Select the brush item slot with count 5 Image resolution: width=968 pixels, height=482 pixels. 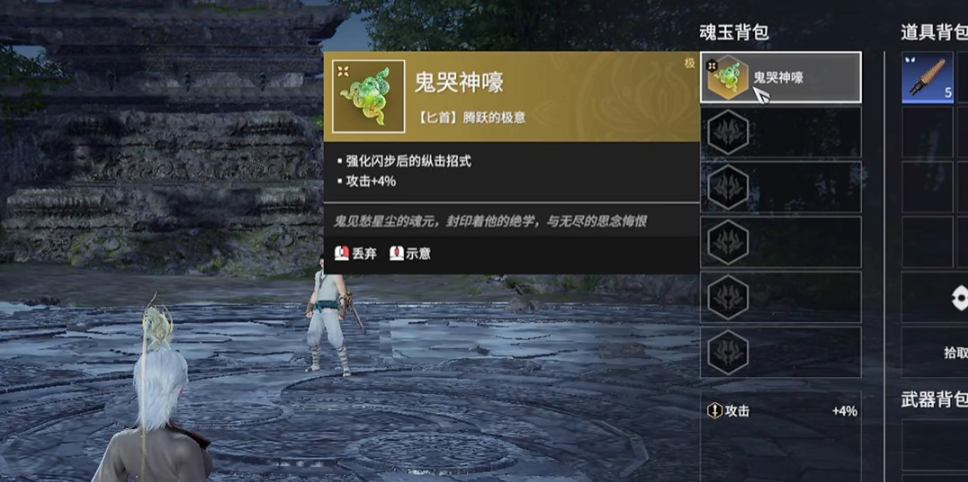pos(927,78)
